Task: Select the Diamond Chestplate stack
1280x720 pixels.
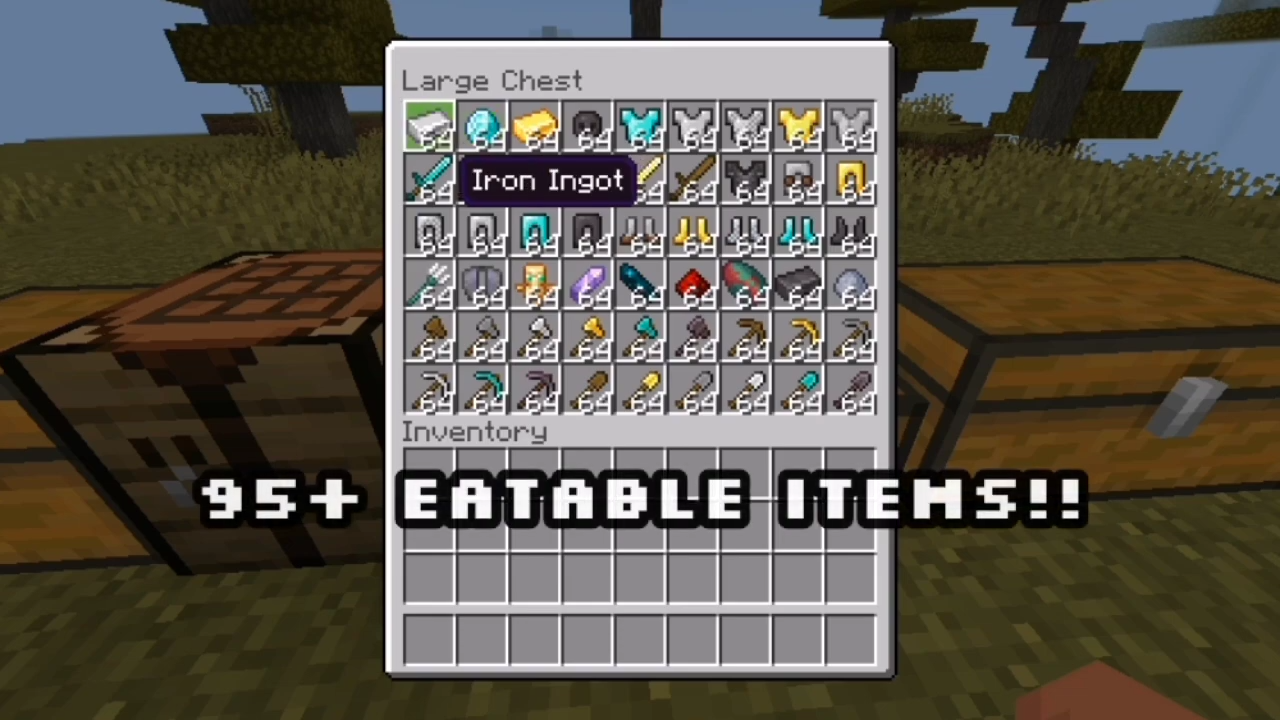Action: (641, 128)
